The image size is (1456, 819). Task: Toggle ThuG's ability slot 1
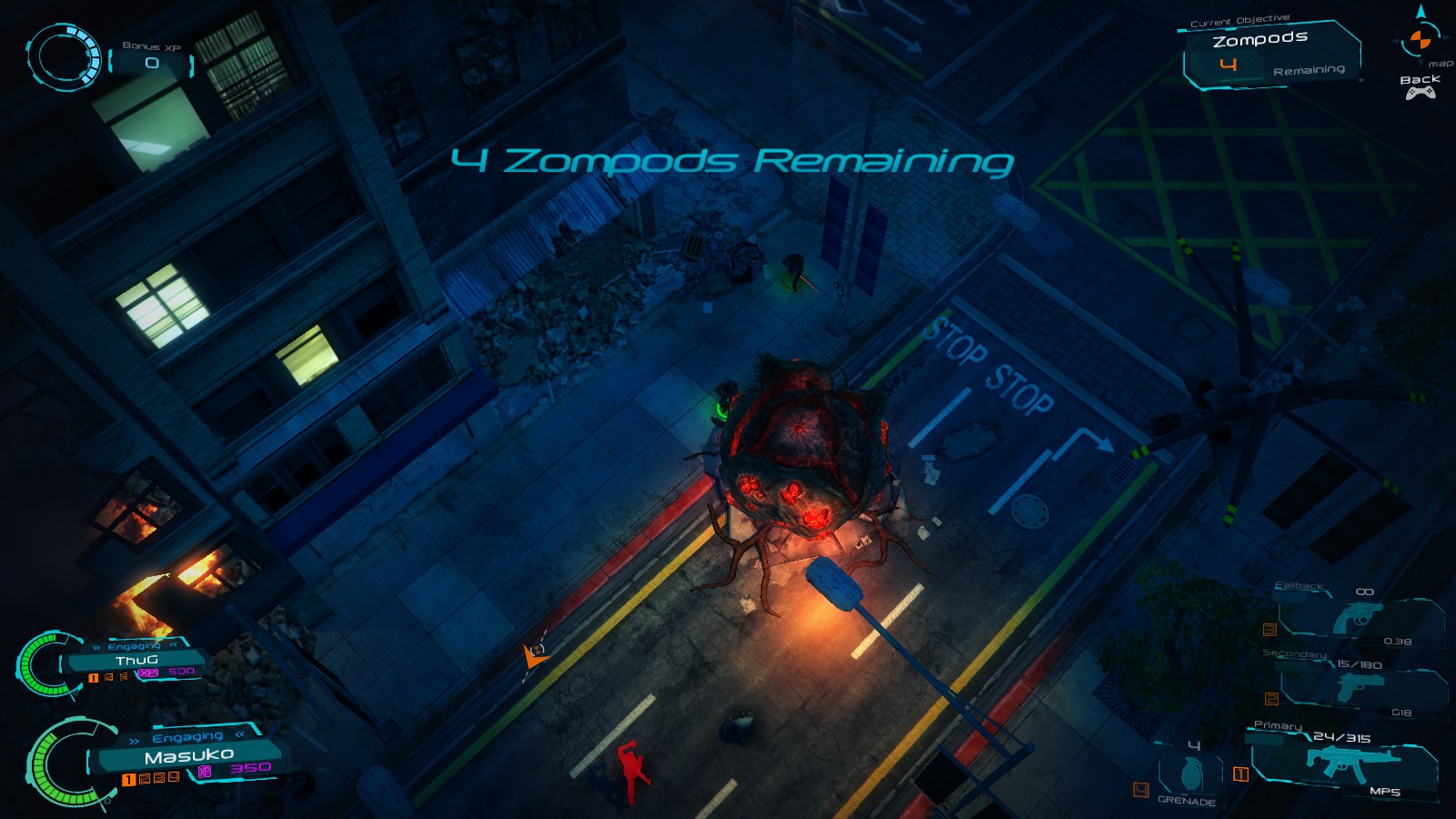click(x=93, y=677)
